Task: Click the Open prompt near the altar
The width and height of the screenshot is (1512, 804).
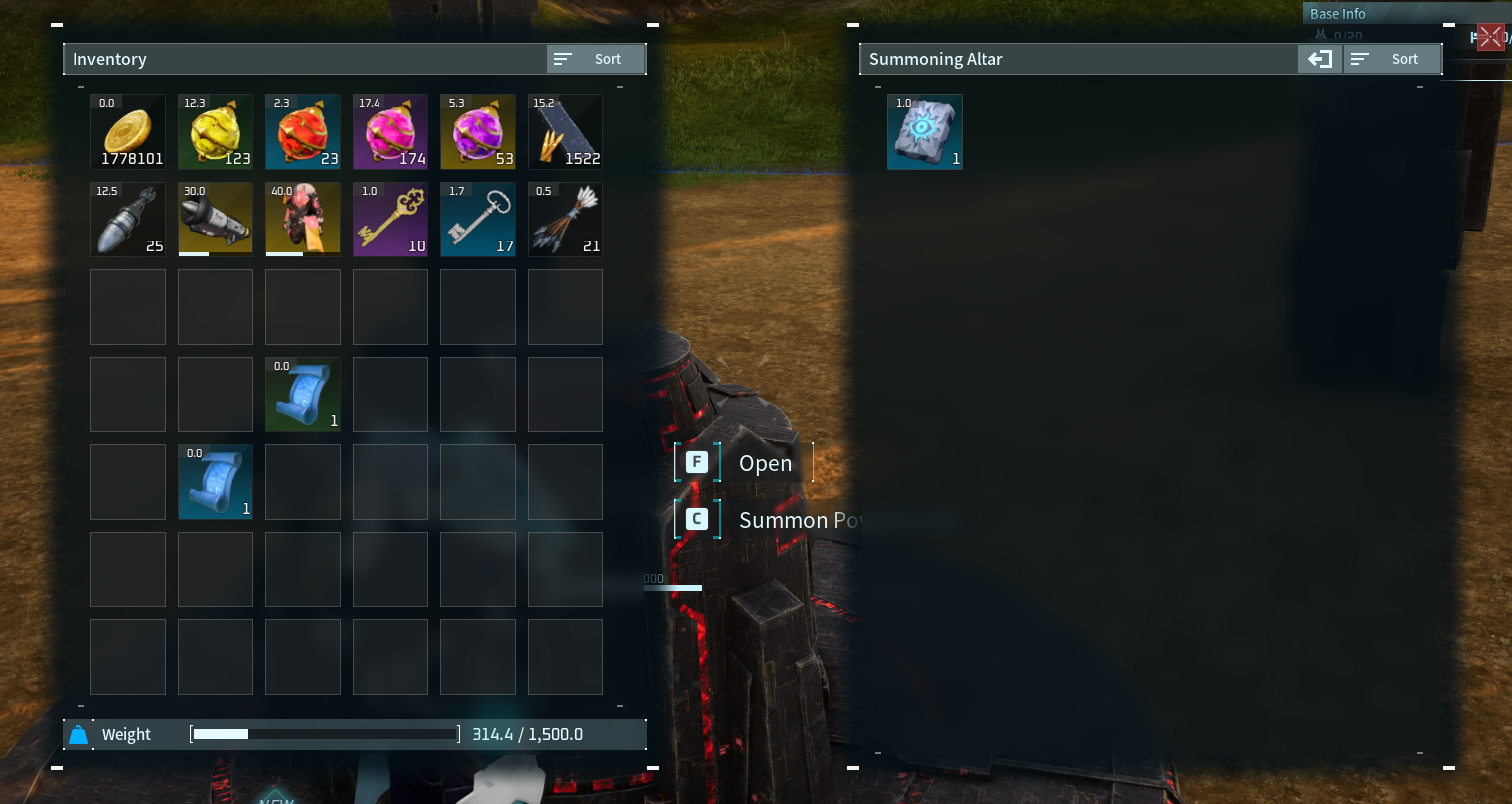Action: point(740,462)
